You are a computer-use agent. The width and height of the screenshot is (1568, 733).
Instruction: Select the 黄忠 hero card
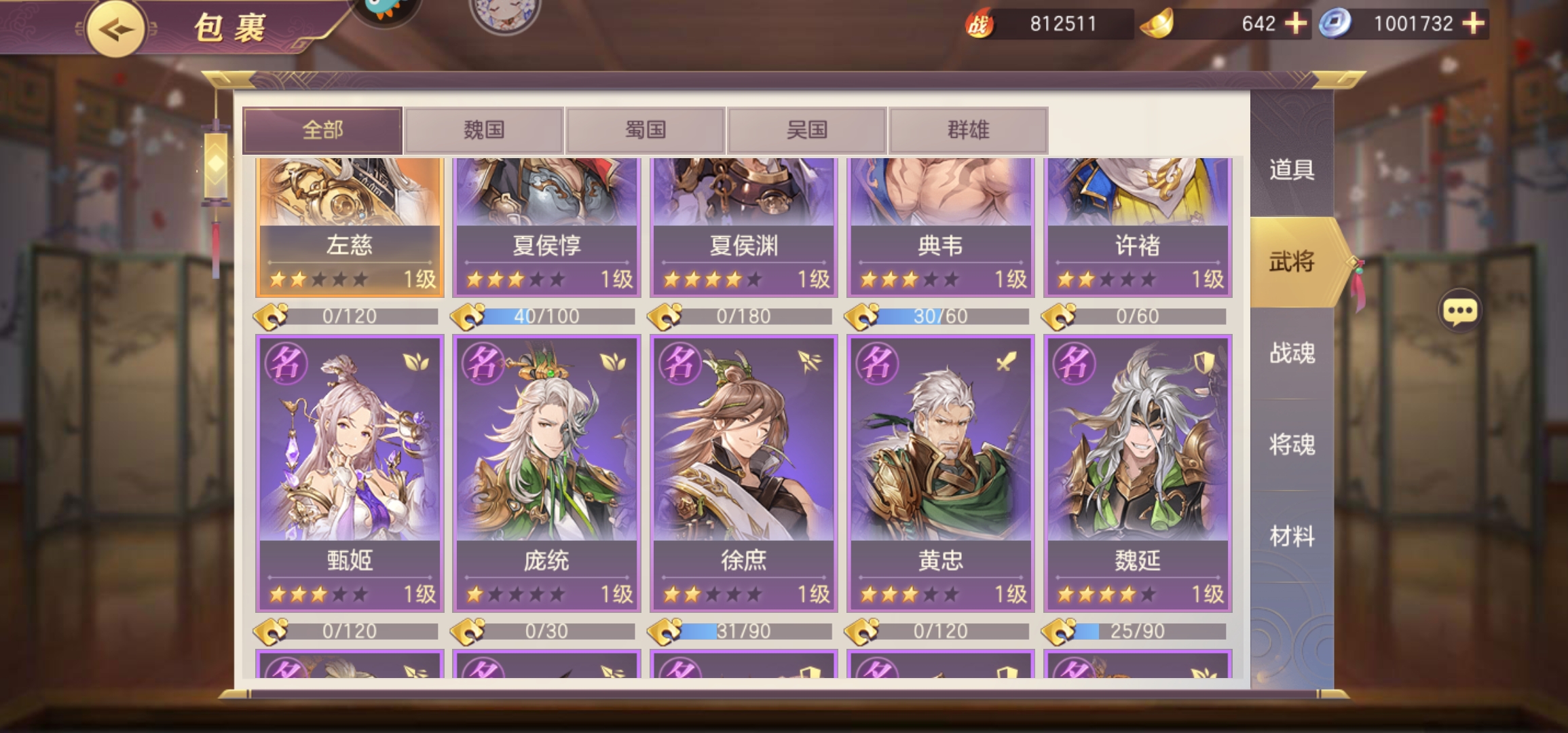click(x=940, y=475)
